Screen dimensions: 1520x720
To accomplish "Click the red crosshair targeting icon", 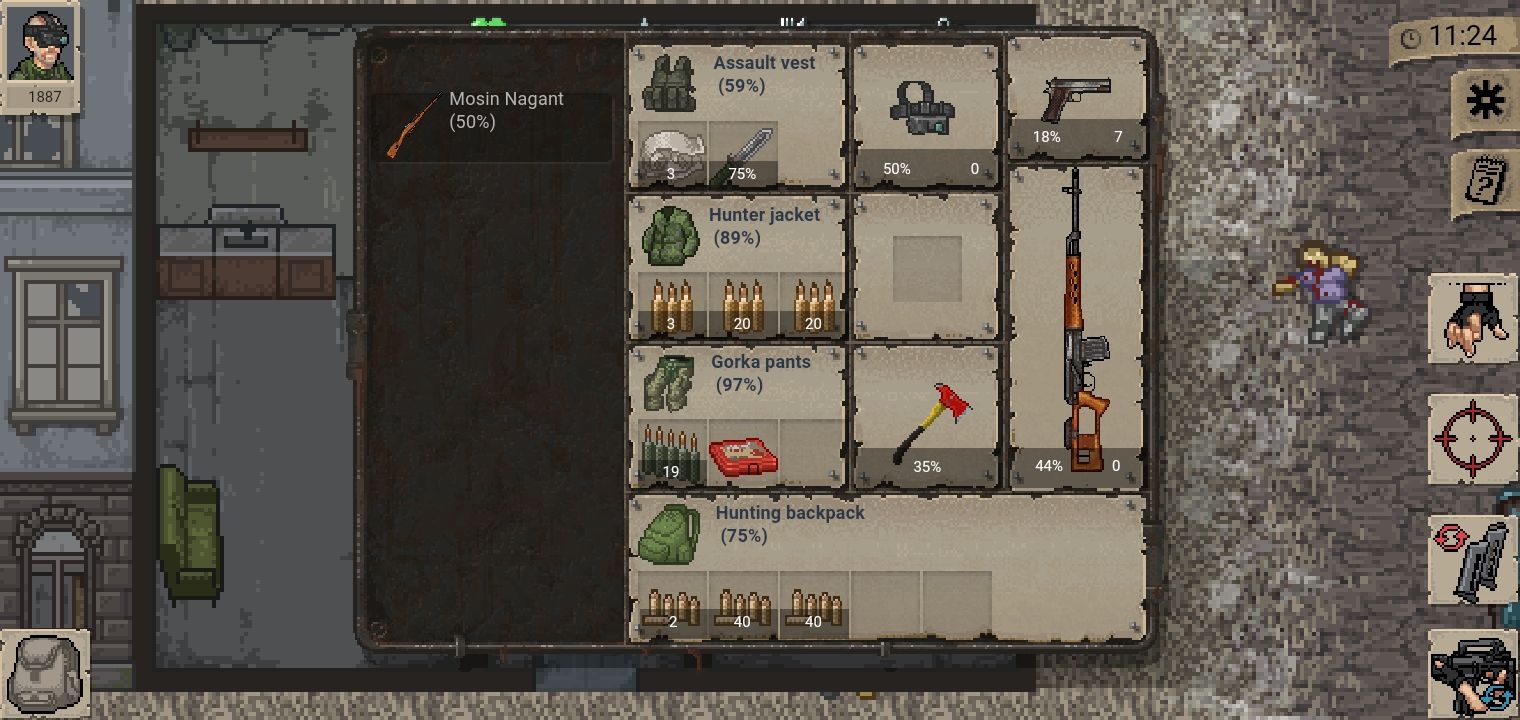I will coord(1472,435).
